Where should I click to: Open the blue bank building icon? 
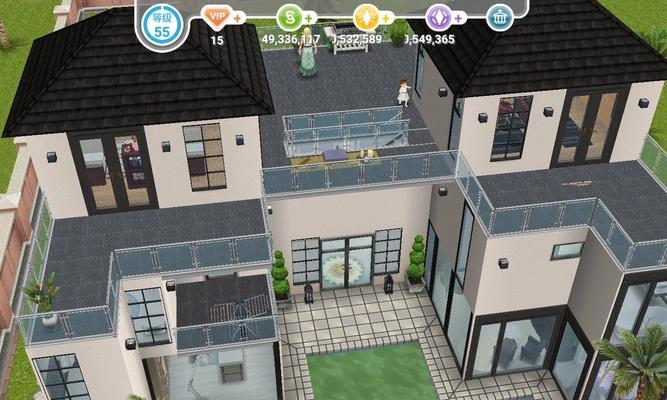click(x=497, y=17)
